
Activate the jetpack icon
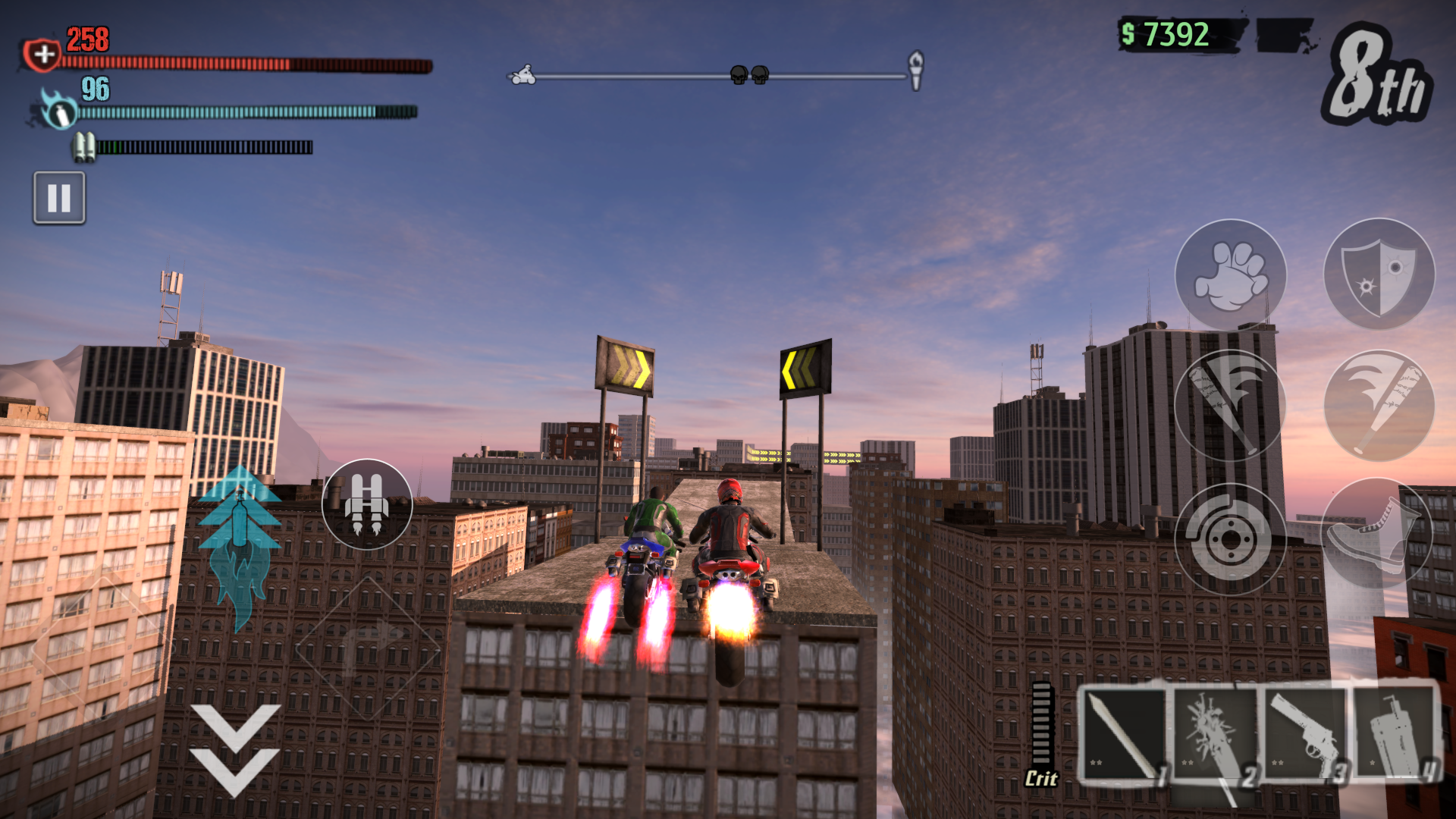point(368,504)
